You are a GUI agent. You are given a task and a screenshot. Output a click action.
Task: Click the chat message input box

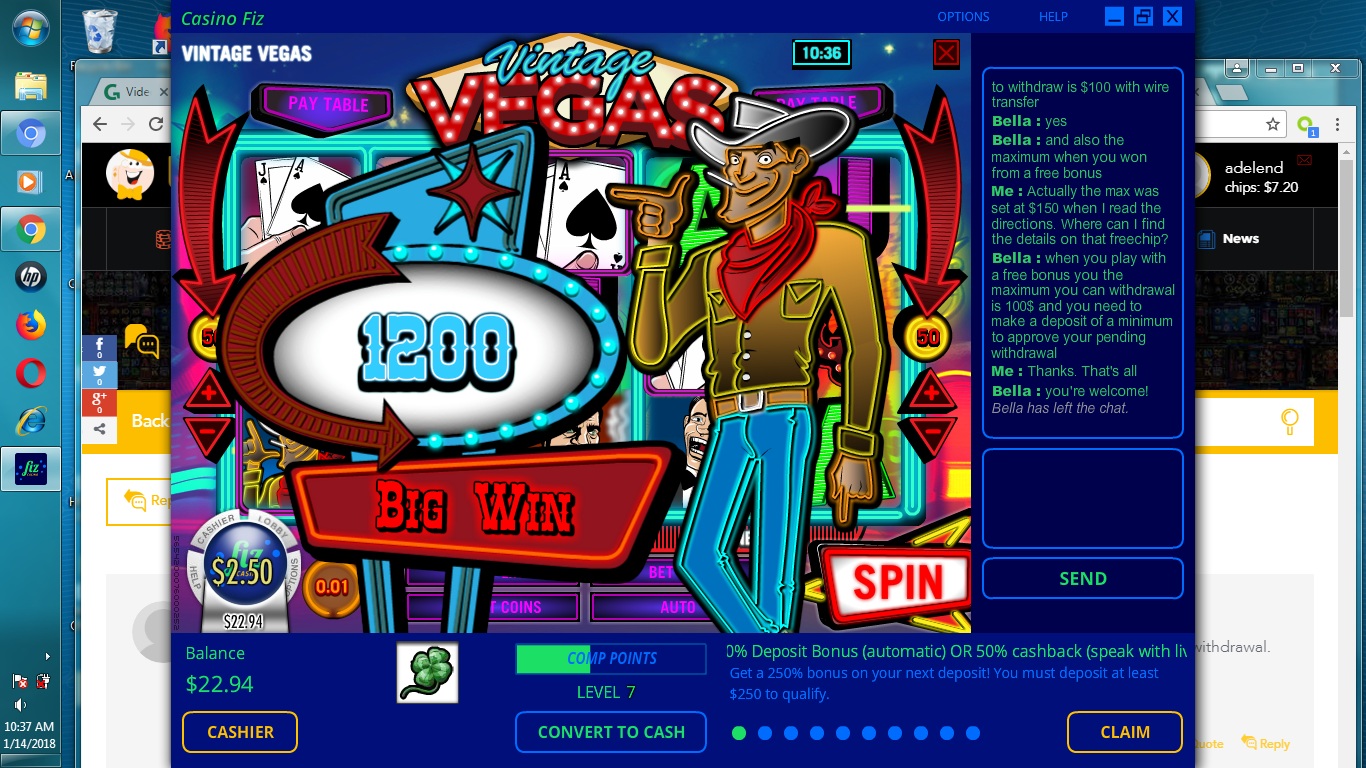(x=1082, y=497)
